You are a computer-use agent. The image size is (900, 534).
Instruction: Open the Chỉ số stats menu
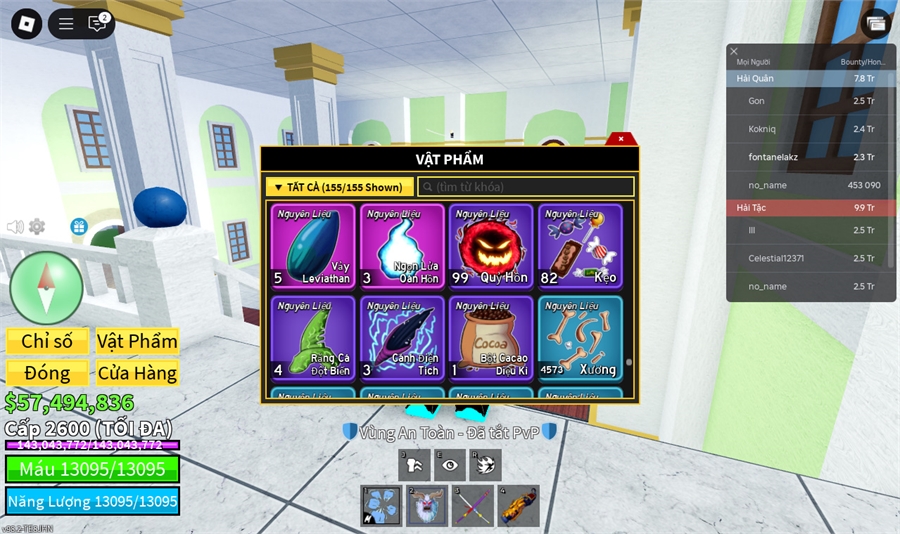47,341
